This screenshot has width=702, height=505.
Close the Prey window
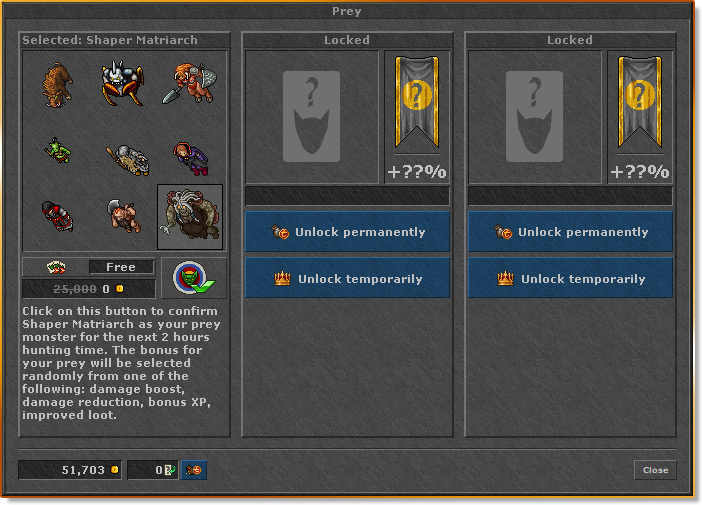tap(655, 470)
